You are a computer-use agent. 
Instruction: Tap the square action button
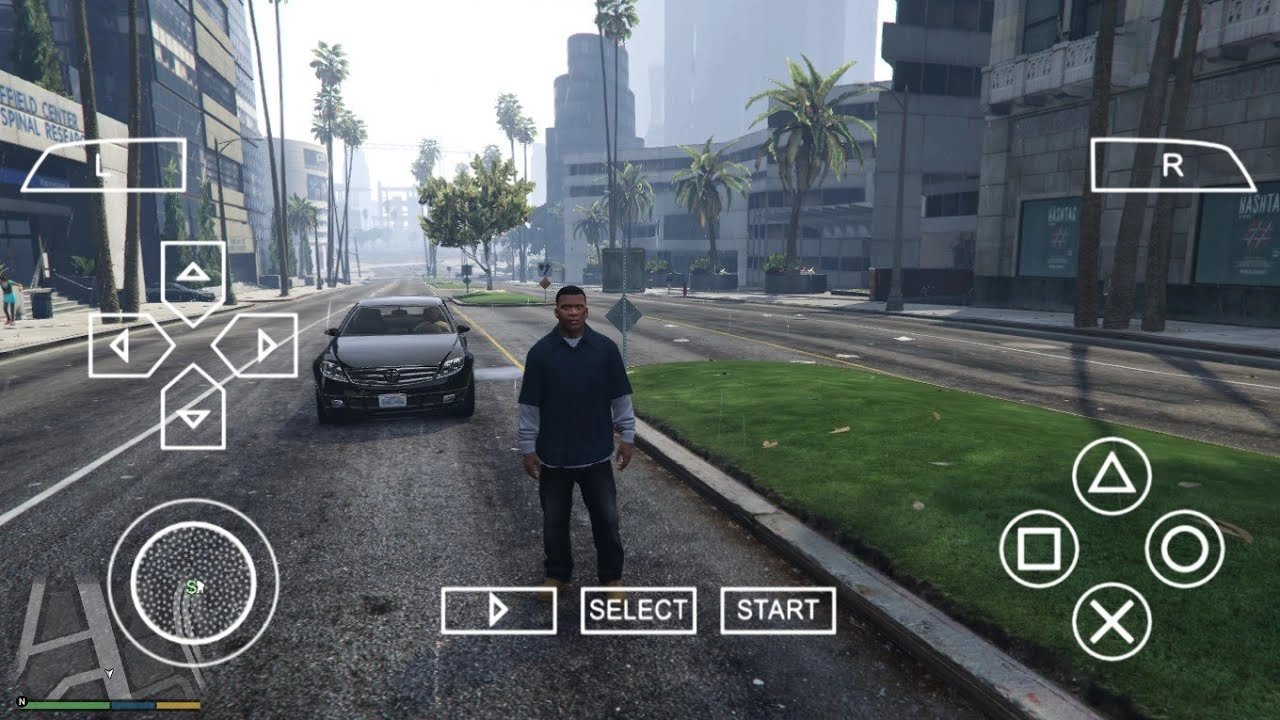click(x=1039, y=549)
